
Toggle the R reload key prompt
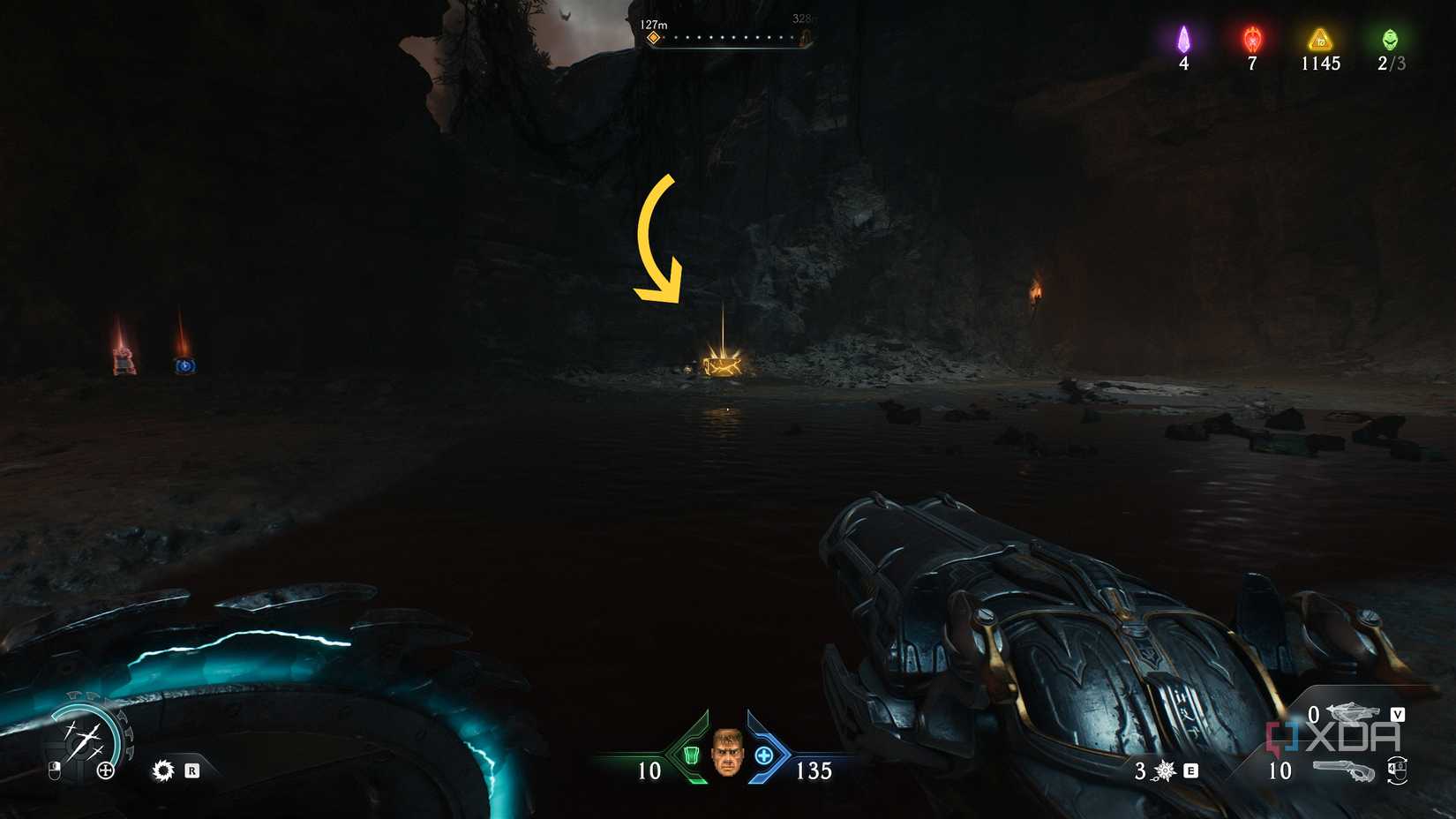tap(192, 770)
